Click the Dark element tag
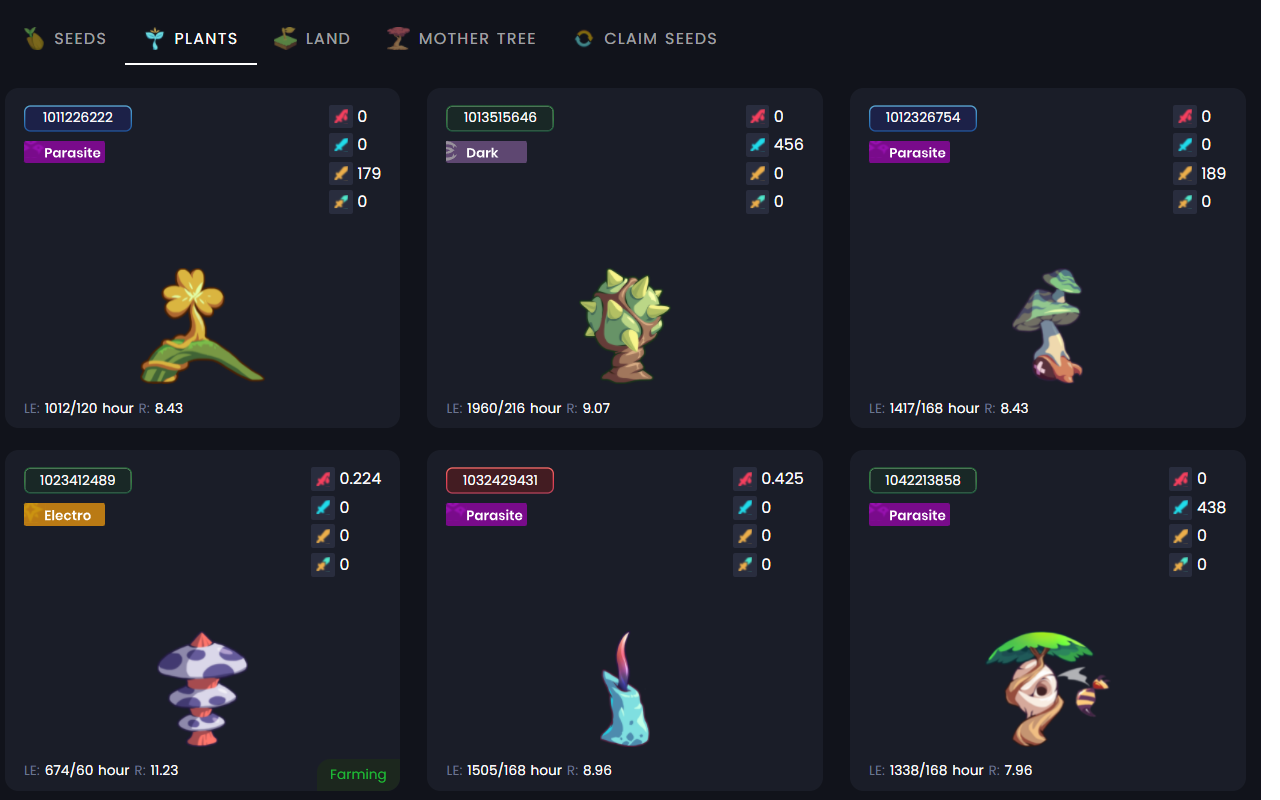This screenshot has width=1280, height=800. [486, 152]
